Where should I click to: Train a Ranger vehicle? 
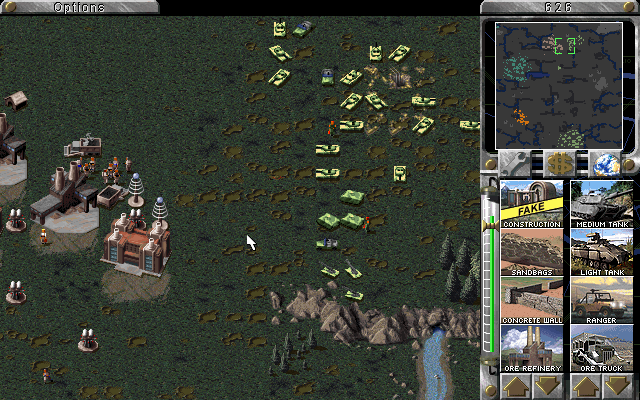(600, 300)
